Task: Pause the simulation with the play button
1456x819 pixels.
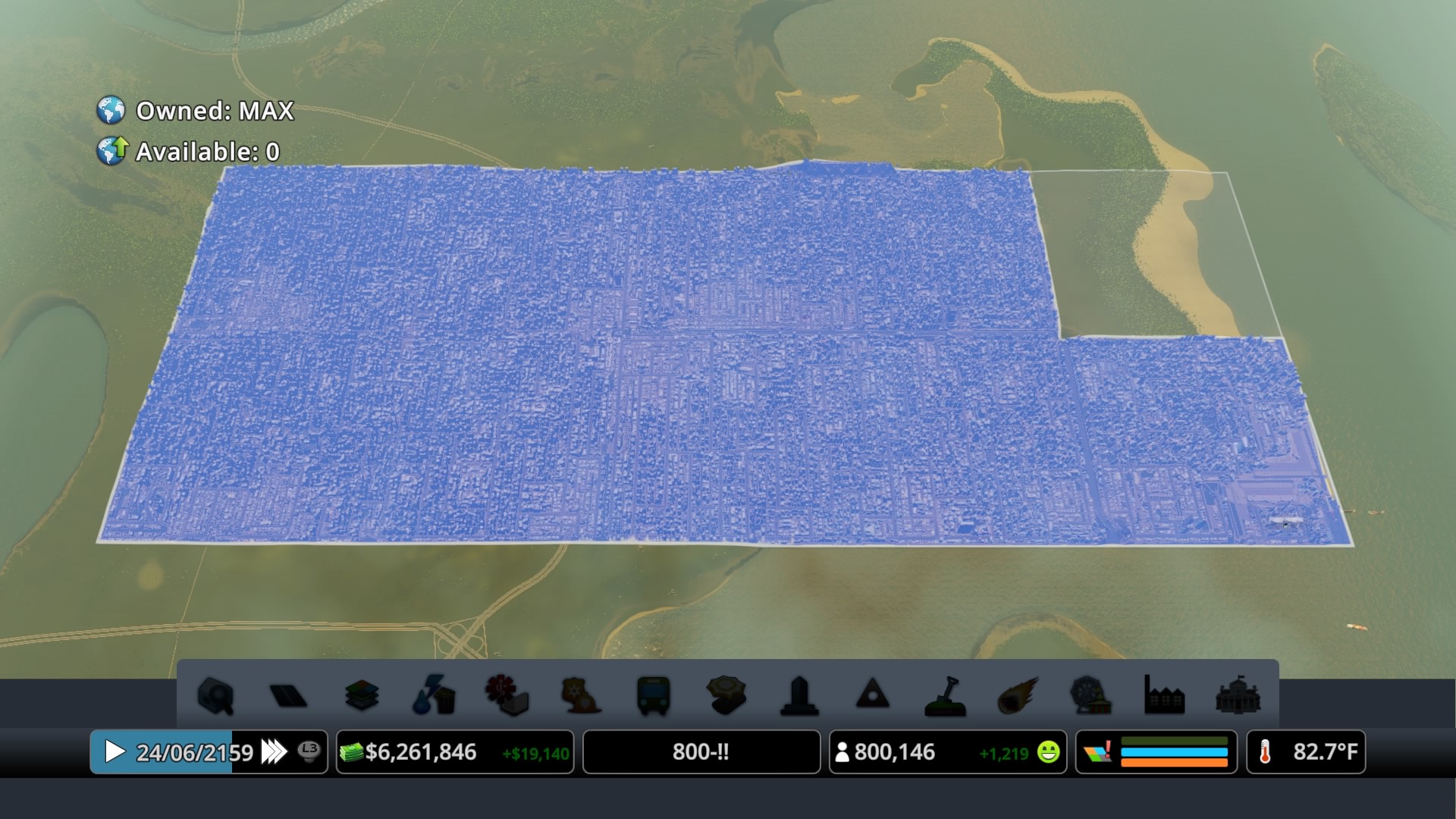Action: coord(115,752)
